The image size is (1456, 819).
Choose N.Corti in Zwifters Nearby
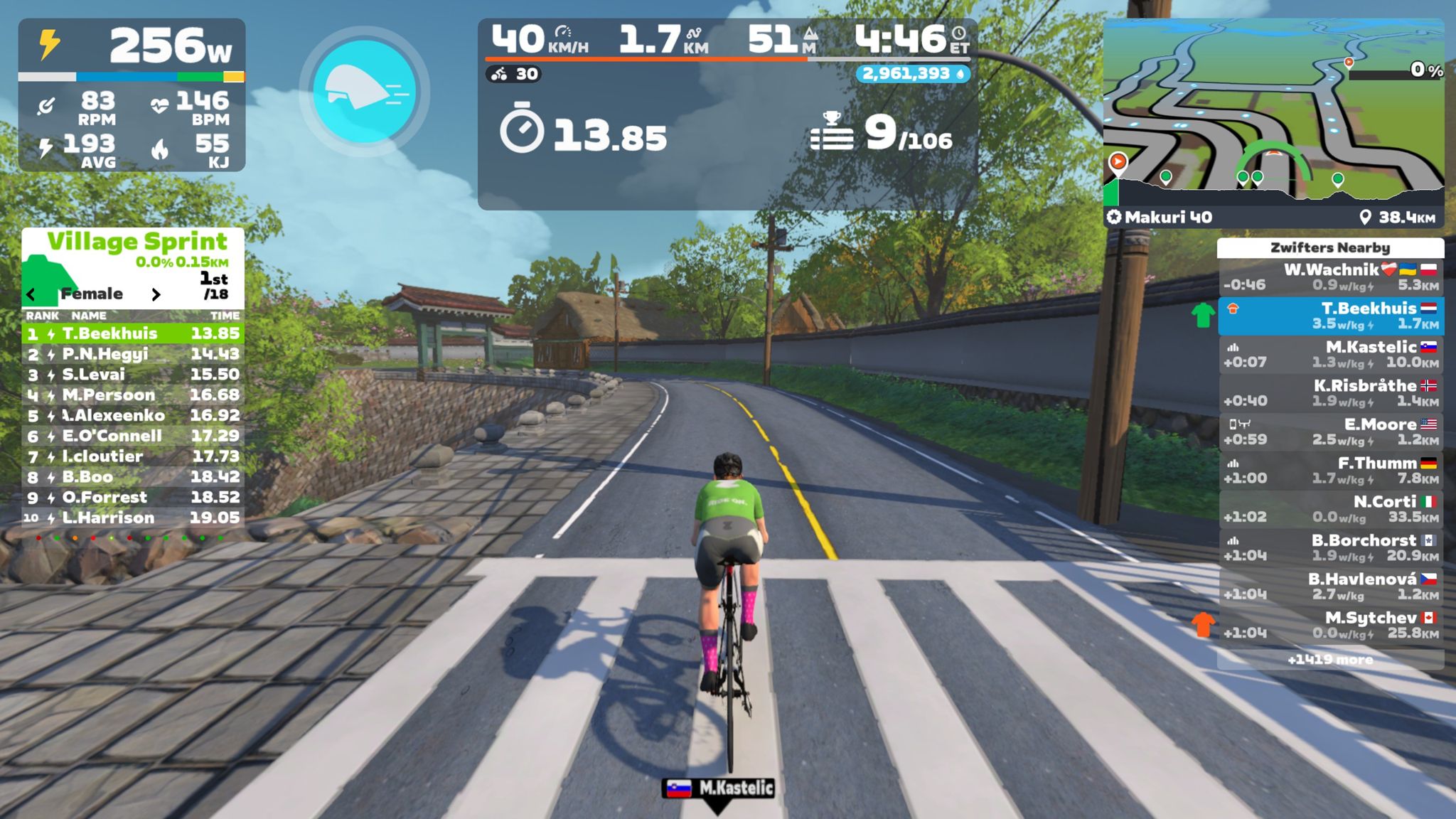click(1330, 509)
